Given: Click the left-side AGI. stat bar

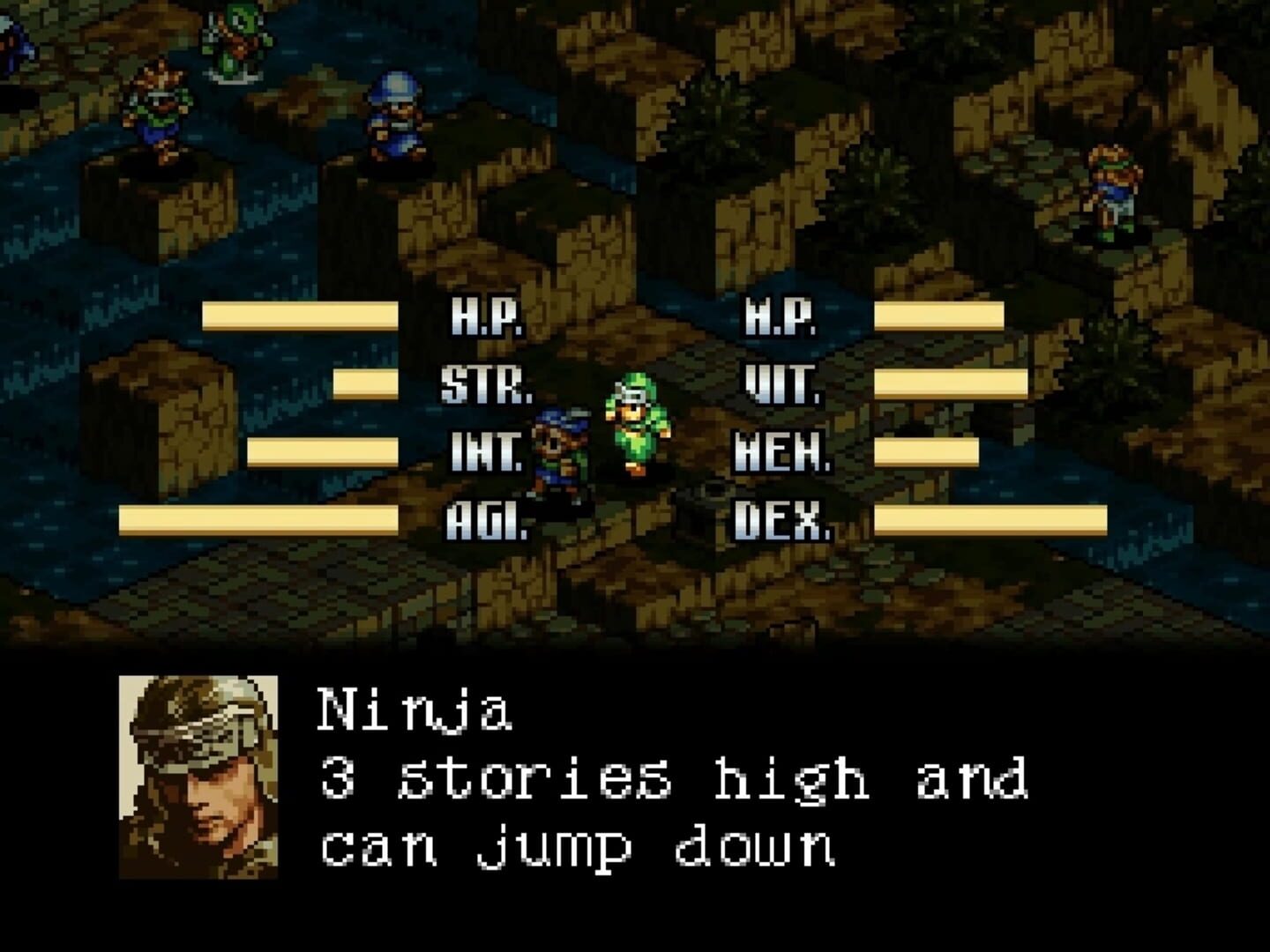Looking at the screenshot, I should click(256, 520).
